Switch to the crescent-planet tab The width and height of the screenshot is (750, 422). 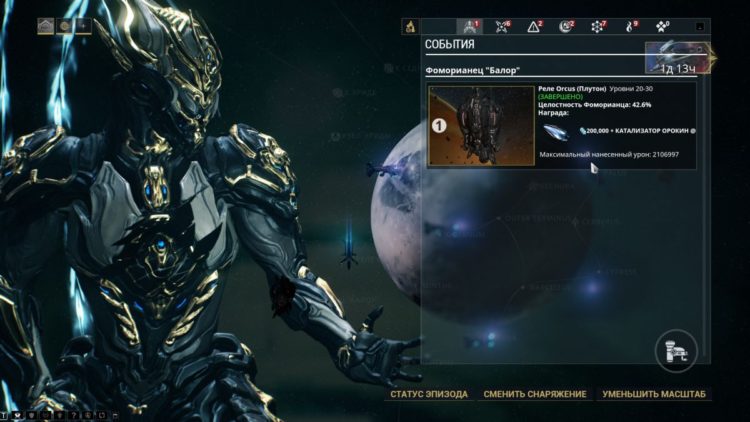(566, 27)
